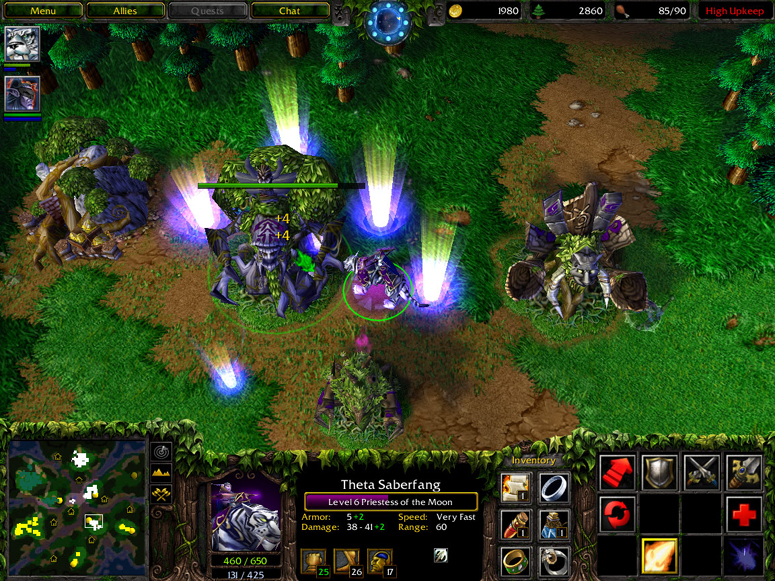Toggle the Searing Arrows ability
Image resolution: width=775 pixels, height=581 pixels.
click(659, 556)
